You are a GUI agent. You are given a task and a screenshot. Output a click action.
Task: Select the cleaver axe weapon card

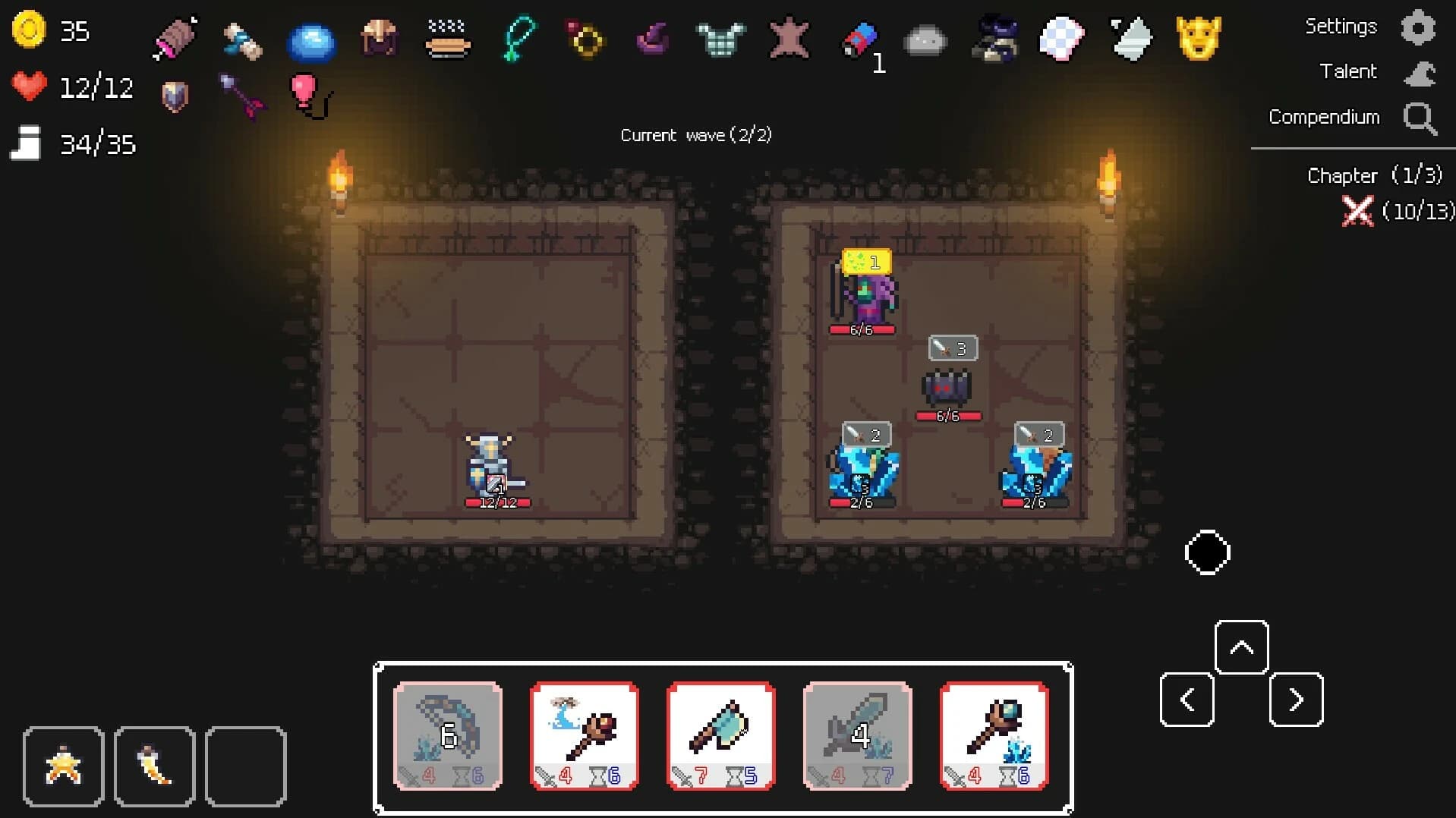[720, 735]
